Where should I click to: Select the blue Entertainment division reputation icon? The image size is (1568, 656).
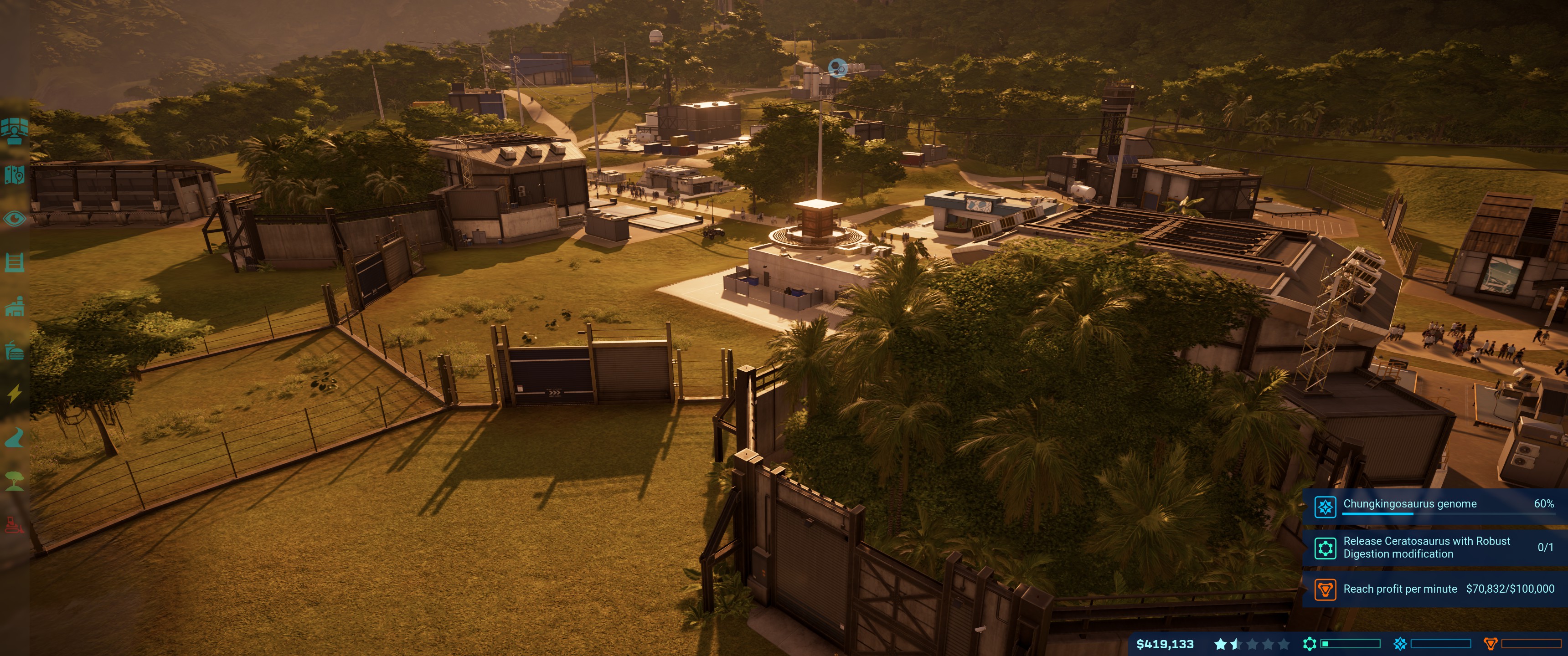click(x=1400, y=644)
